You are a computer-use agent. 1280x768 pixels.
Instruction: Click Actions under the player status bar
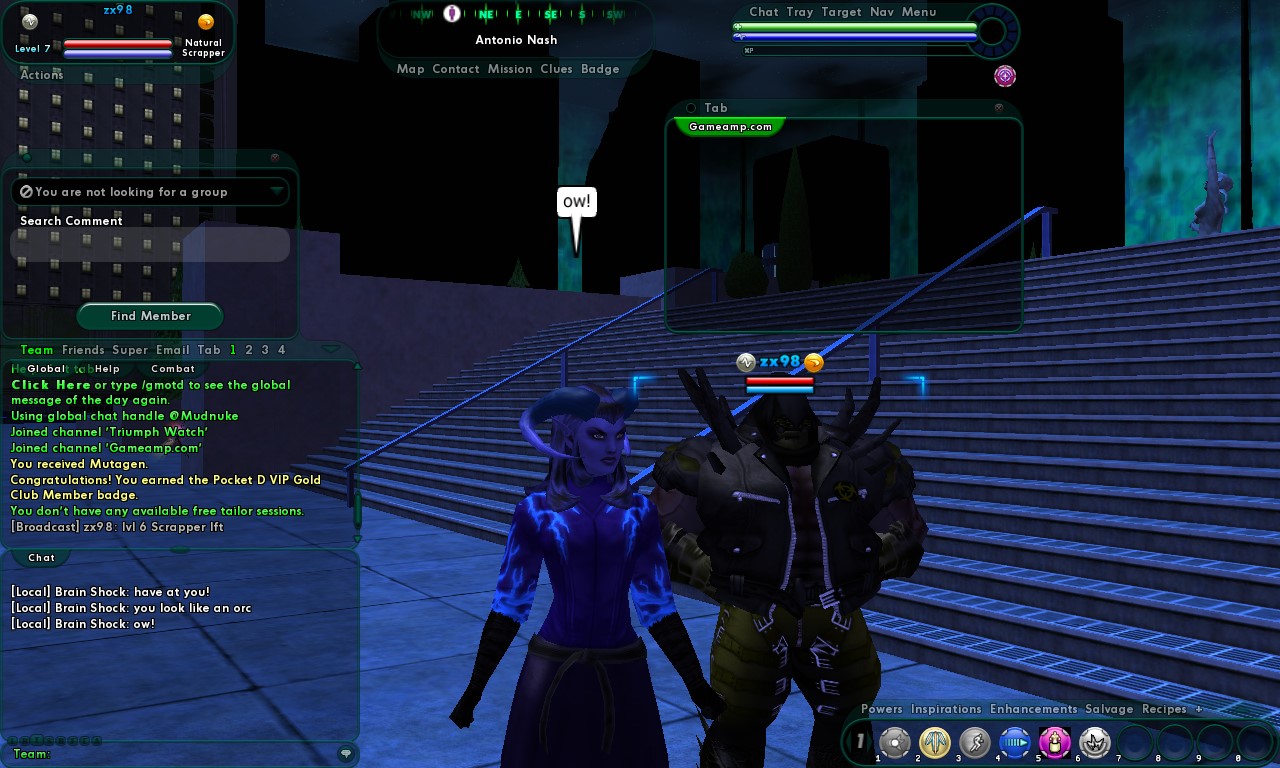pyautogui.click(x=42, y=75)
